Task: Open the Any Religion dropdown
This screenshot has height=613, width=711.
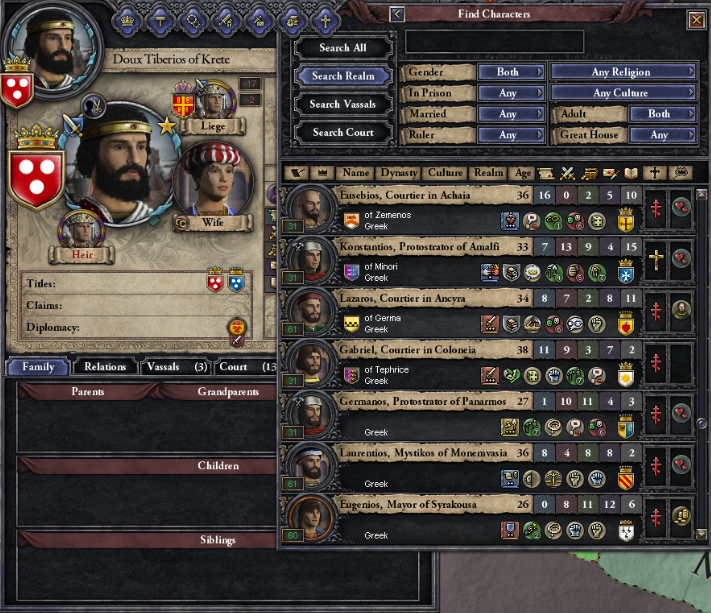Action: [622, 72]
